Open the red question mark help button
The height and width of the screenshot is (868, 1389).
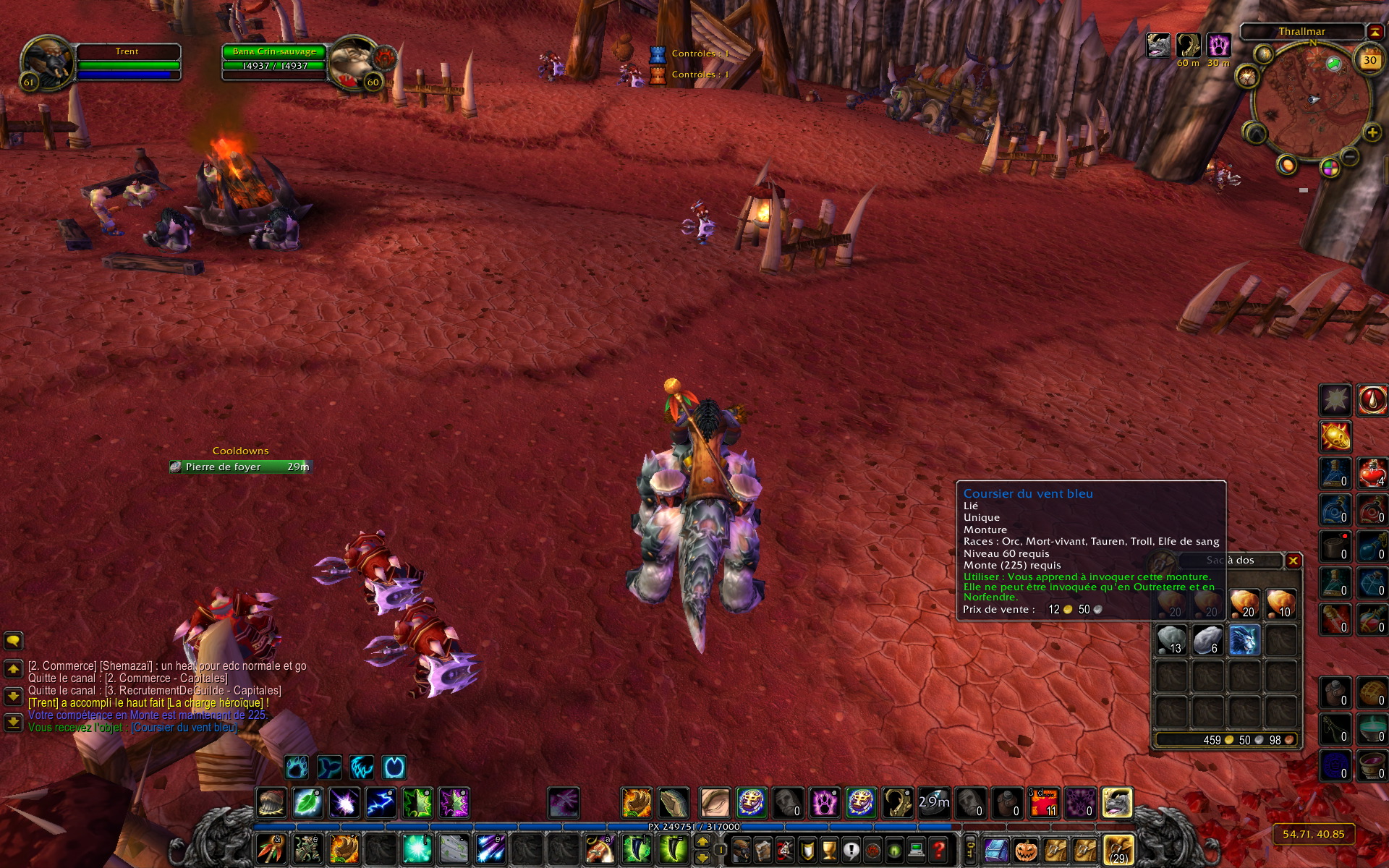[x=938, y=849]
